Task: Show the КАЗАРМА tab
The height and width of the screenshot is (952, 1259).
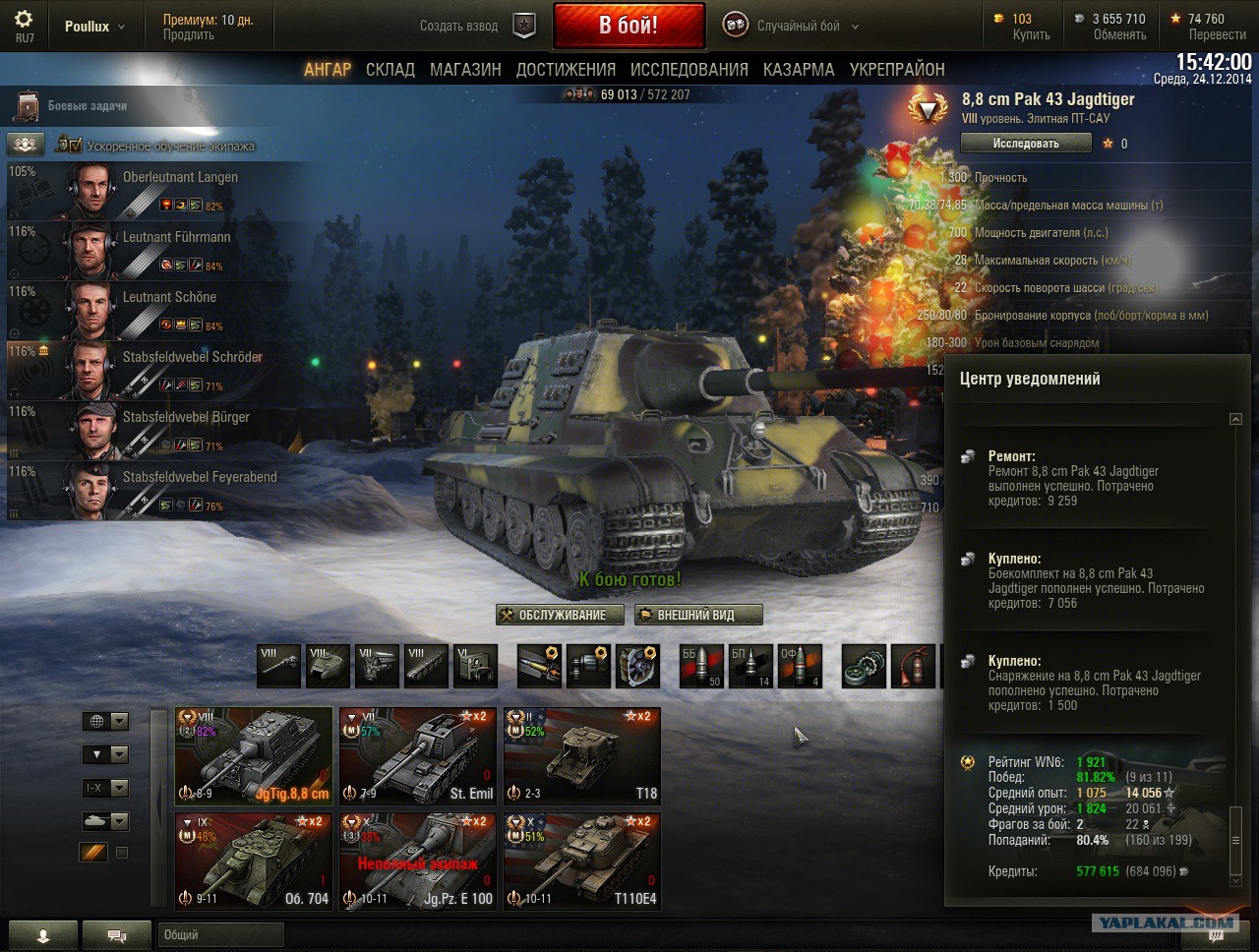Action: tap(799, 70)
